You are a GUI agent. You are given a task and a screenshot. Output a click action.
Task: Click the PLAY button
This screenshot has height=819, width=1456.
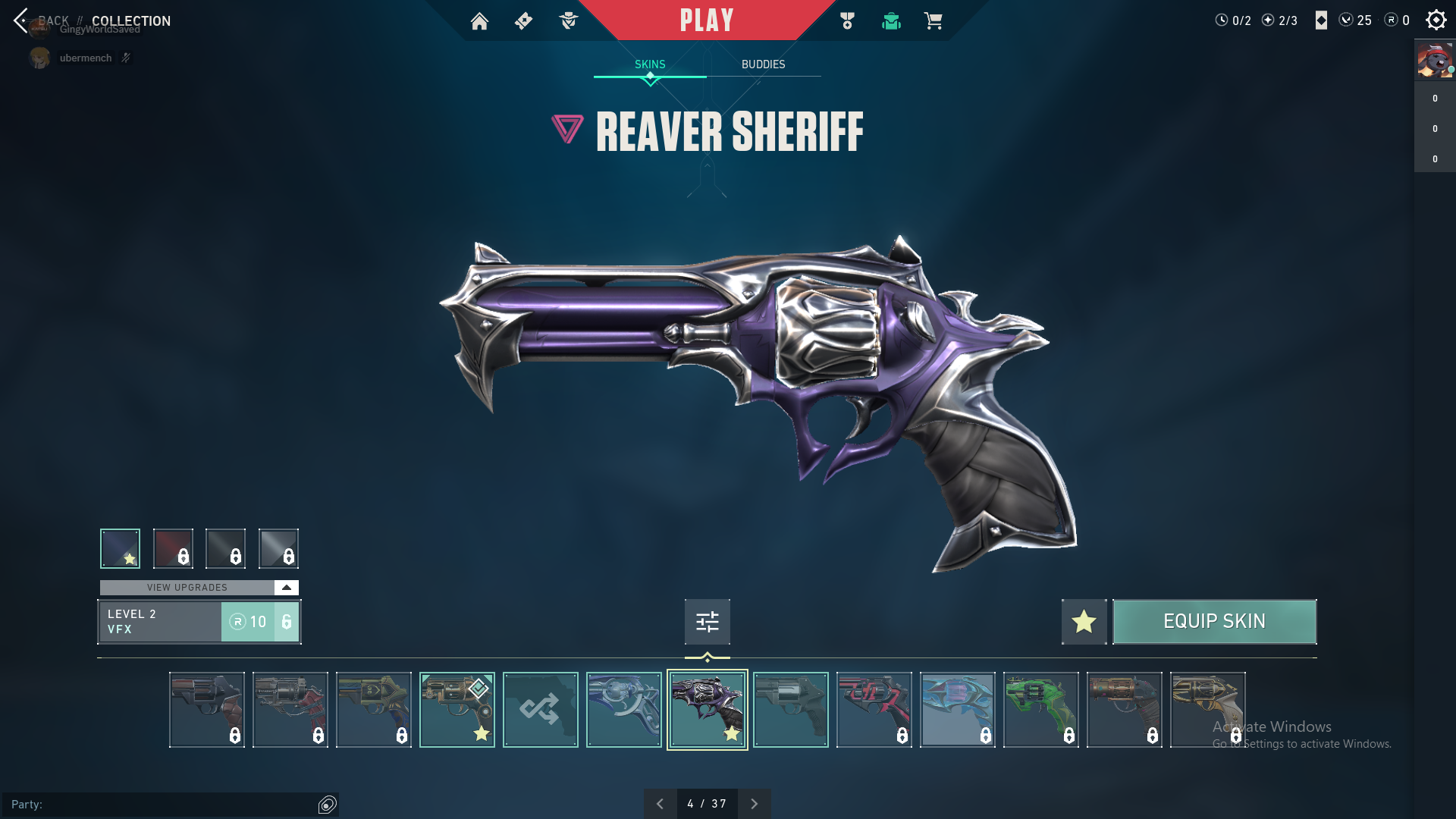coord(706,20)
